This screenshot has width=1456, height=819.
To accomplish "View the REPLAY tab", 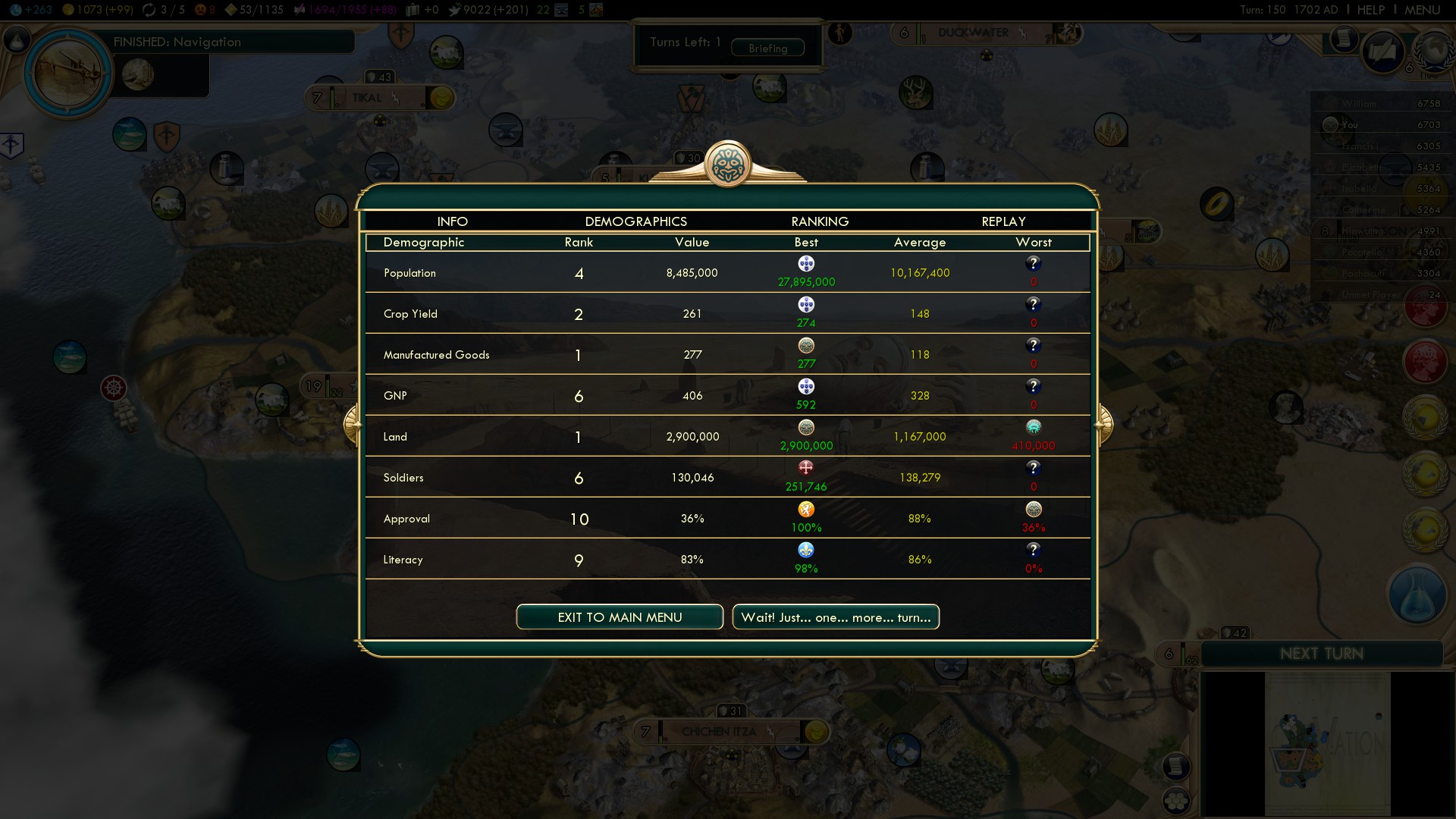I will [x=1003, y=221].
